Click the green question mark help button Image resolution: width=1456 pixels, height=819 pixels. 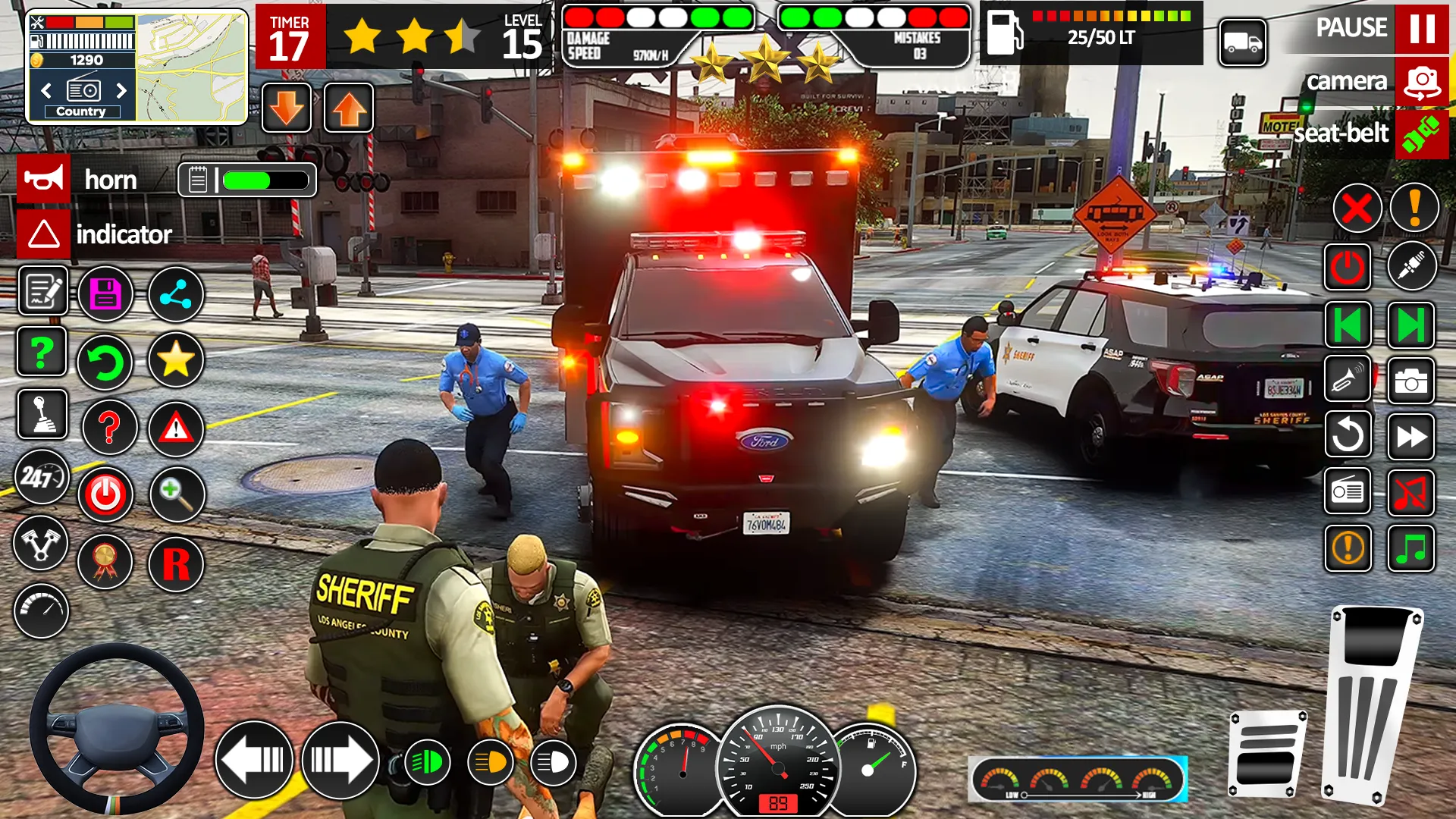click(42, 352)
